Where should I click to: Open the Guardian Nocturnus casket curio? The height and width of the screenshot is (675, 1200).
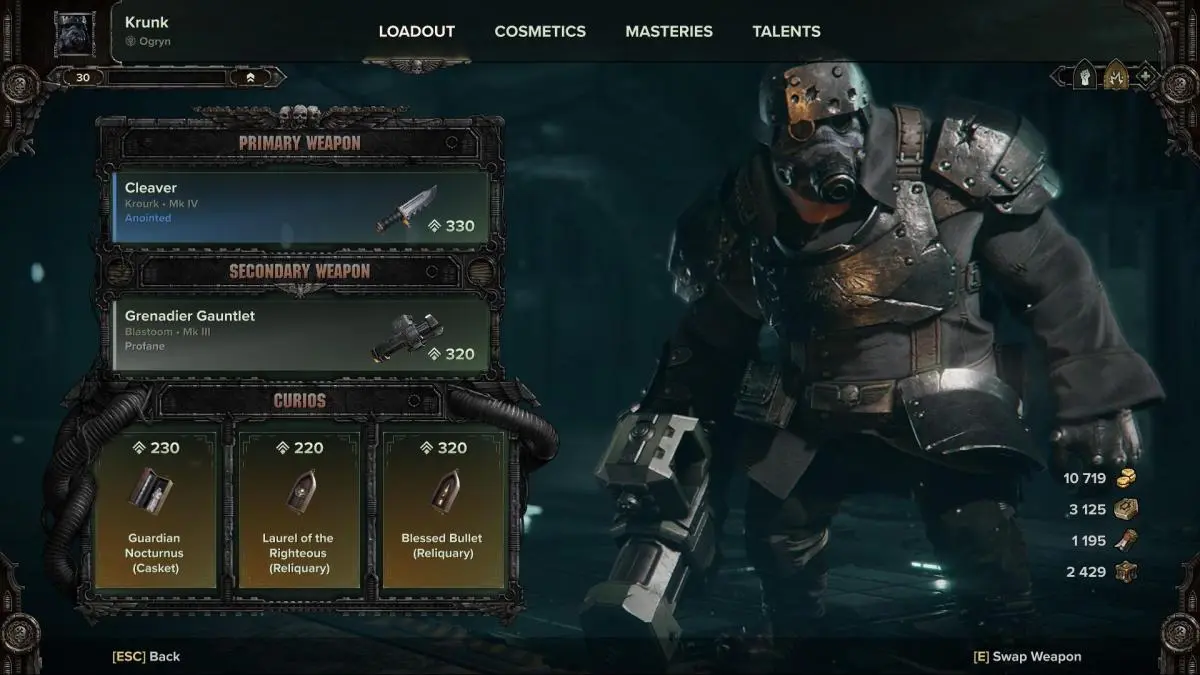coord(154,509)
